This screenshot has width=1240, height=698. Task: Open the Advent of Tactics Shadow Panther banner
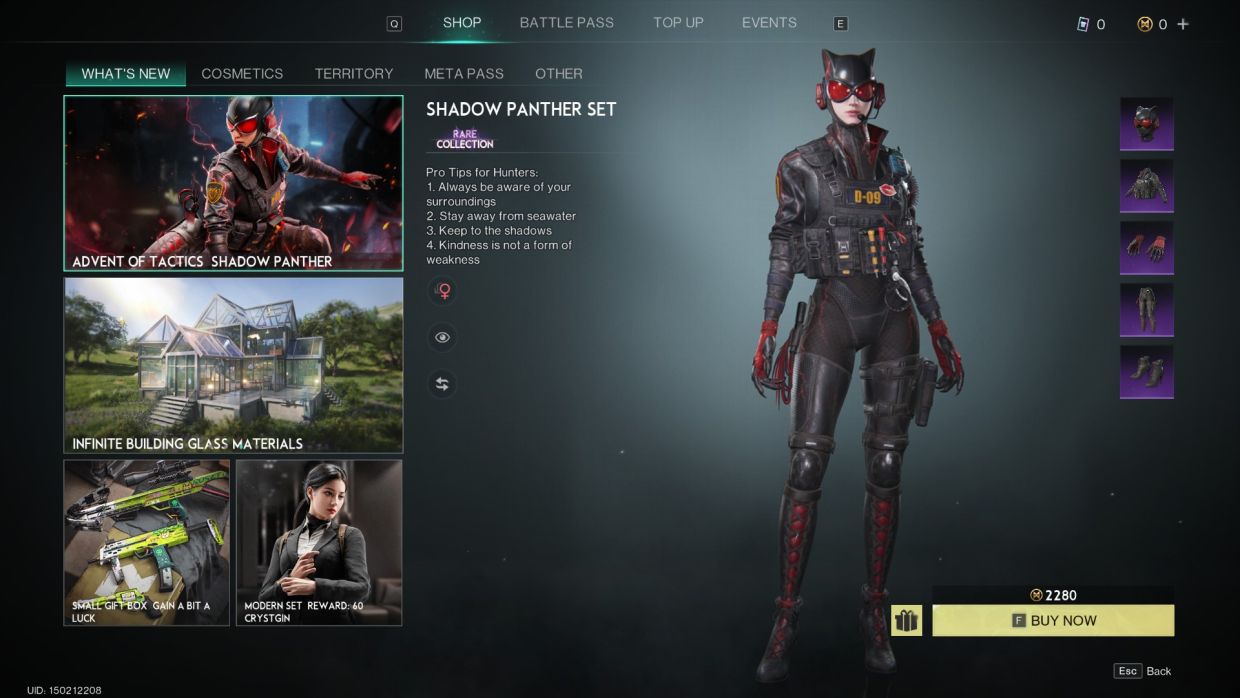click(233, 183)
